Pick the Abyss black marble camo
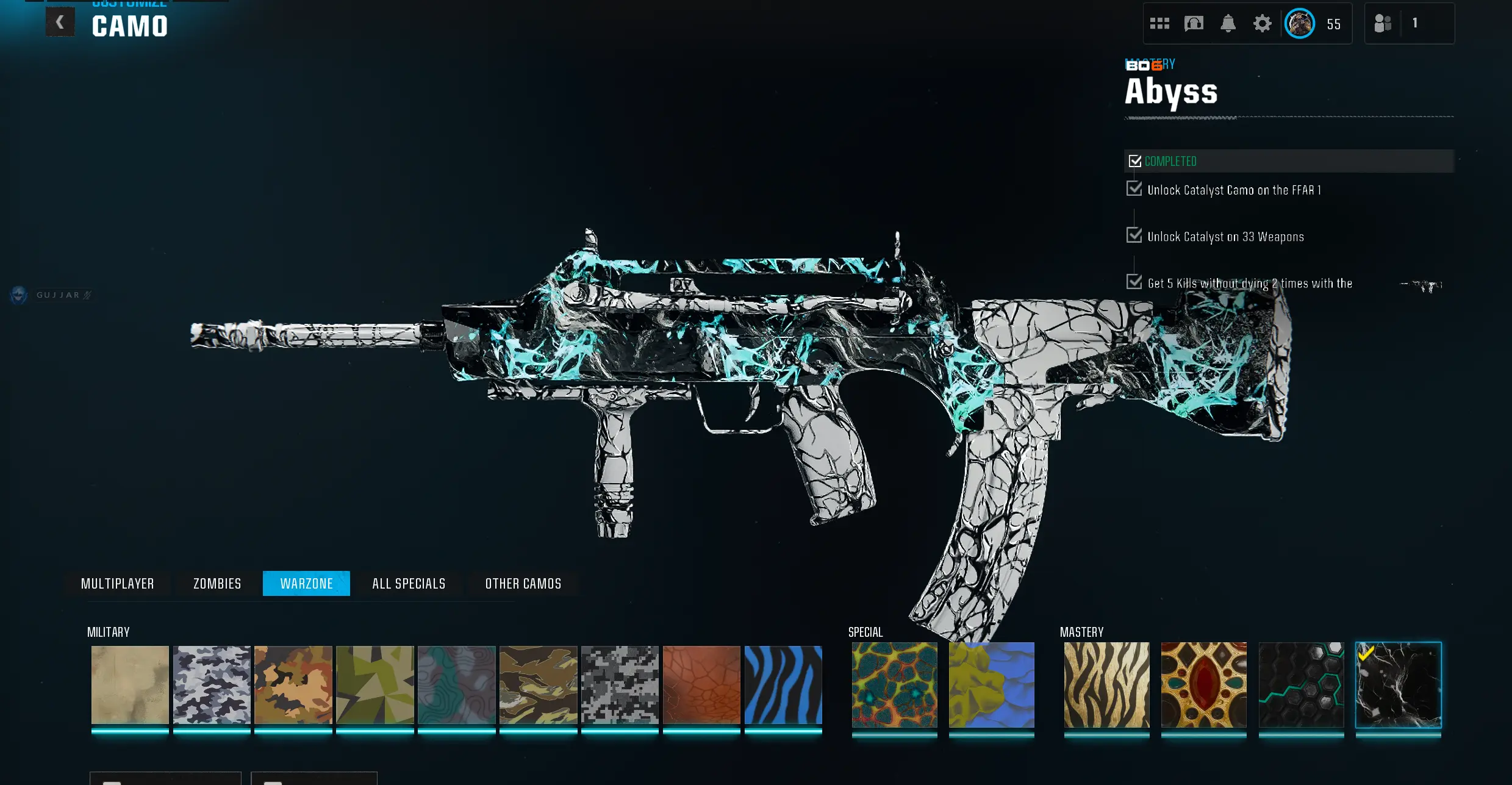Image resolution: width=1512 pixels, height=785 pixels. coord(1398,685)
